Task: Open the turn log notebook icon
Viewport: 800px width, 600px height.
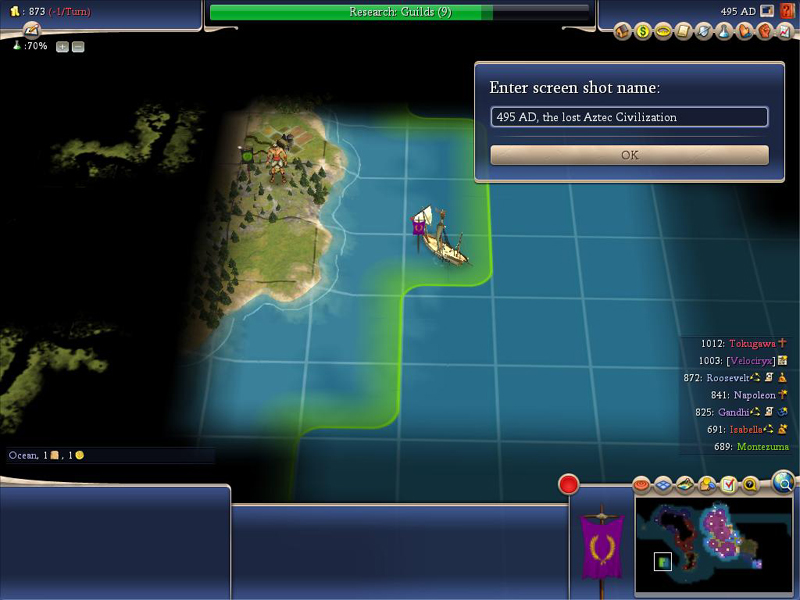Action: [x=31, y=30]
